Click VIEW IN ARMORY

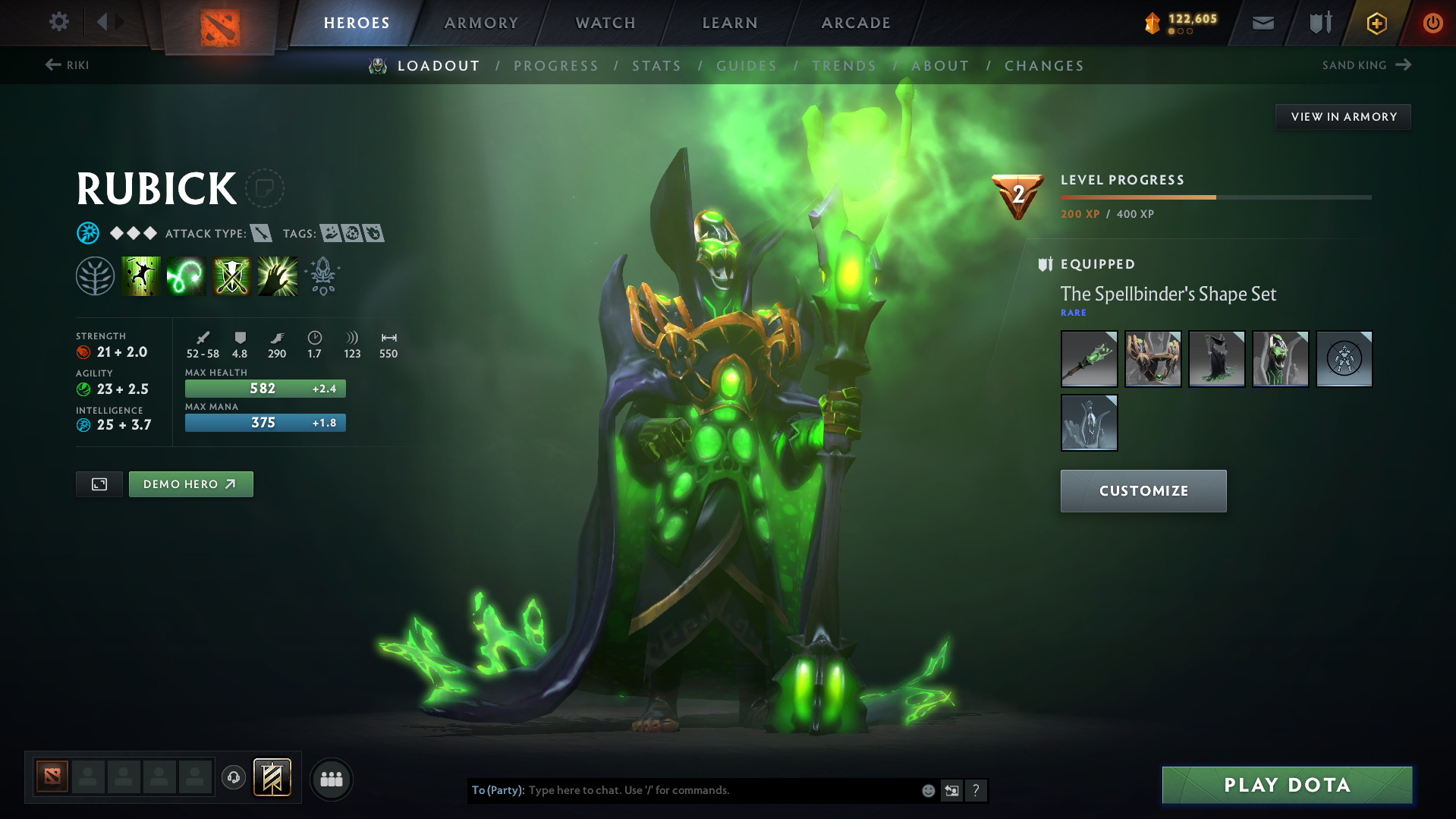pyautogui.click(x=1343, y=116)
